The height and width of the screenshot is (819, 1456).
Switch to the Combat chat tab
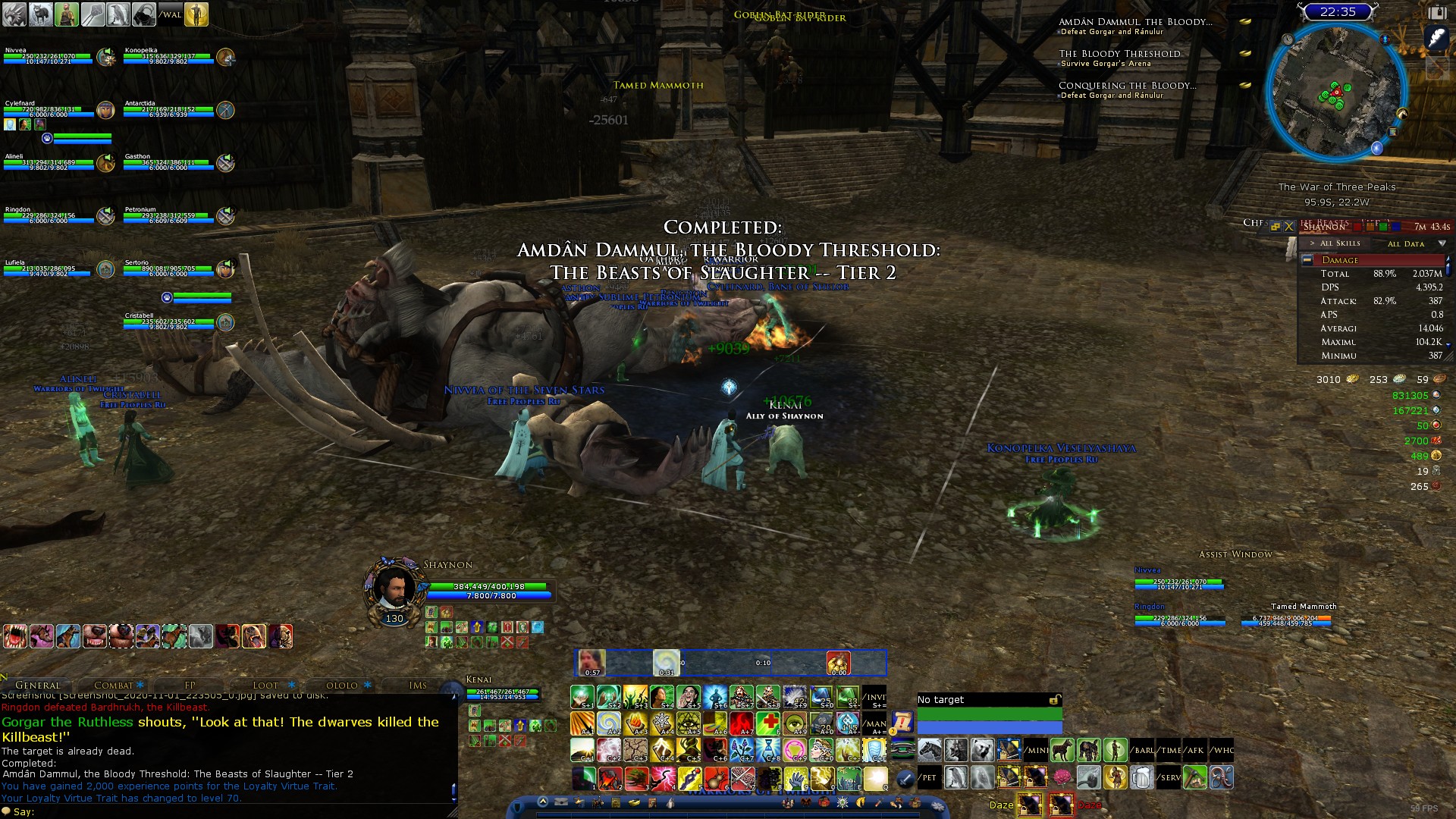114,685
